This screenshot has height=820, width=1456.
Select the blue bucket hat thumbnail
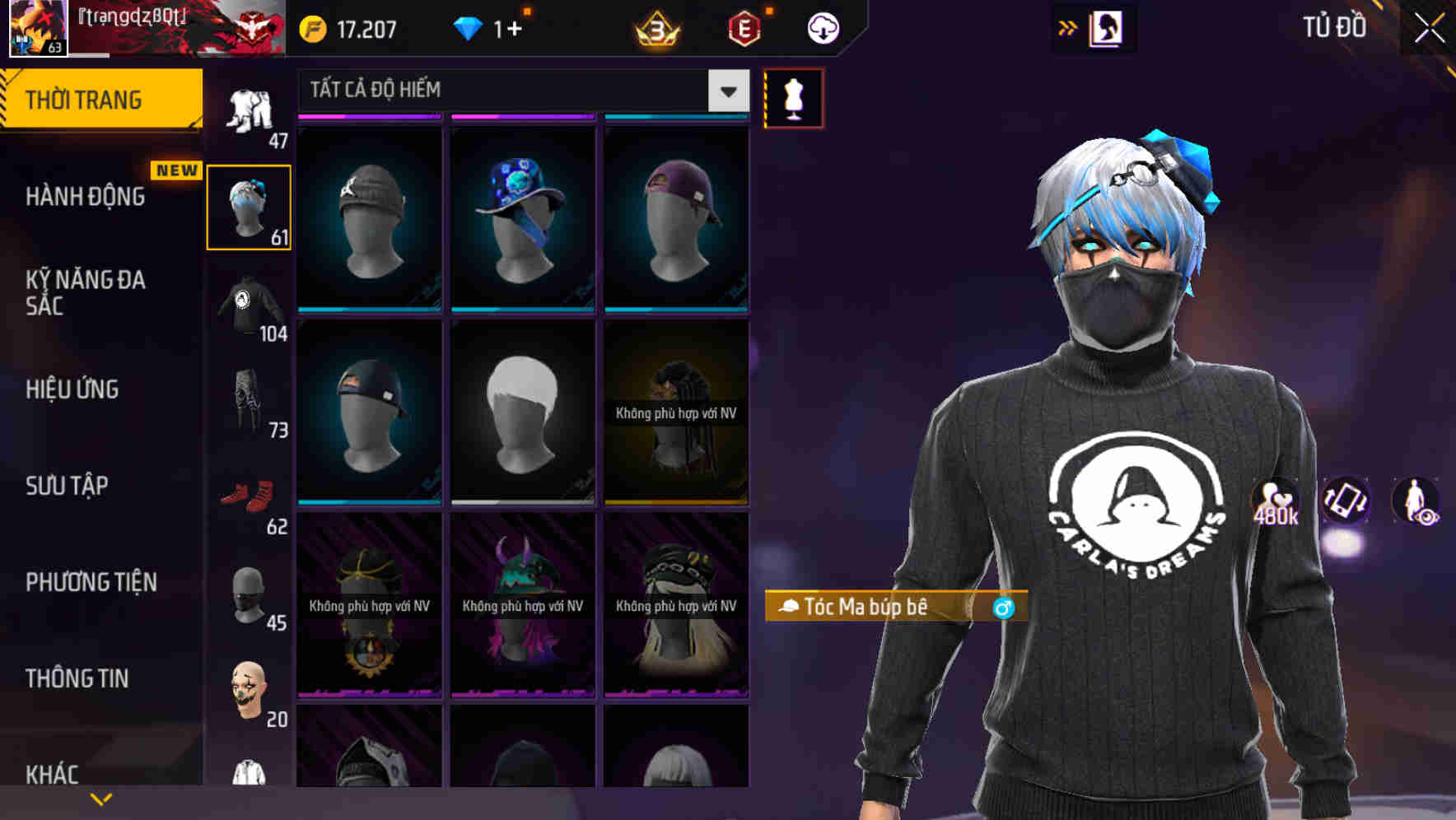coord(521,216)
